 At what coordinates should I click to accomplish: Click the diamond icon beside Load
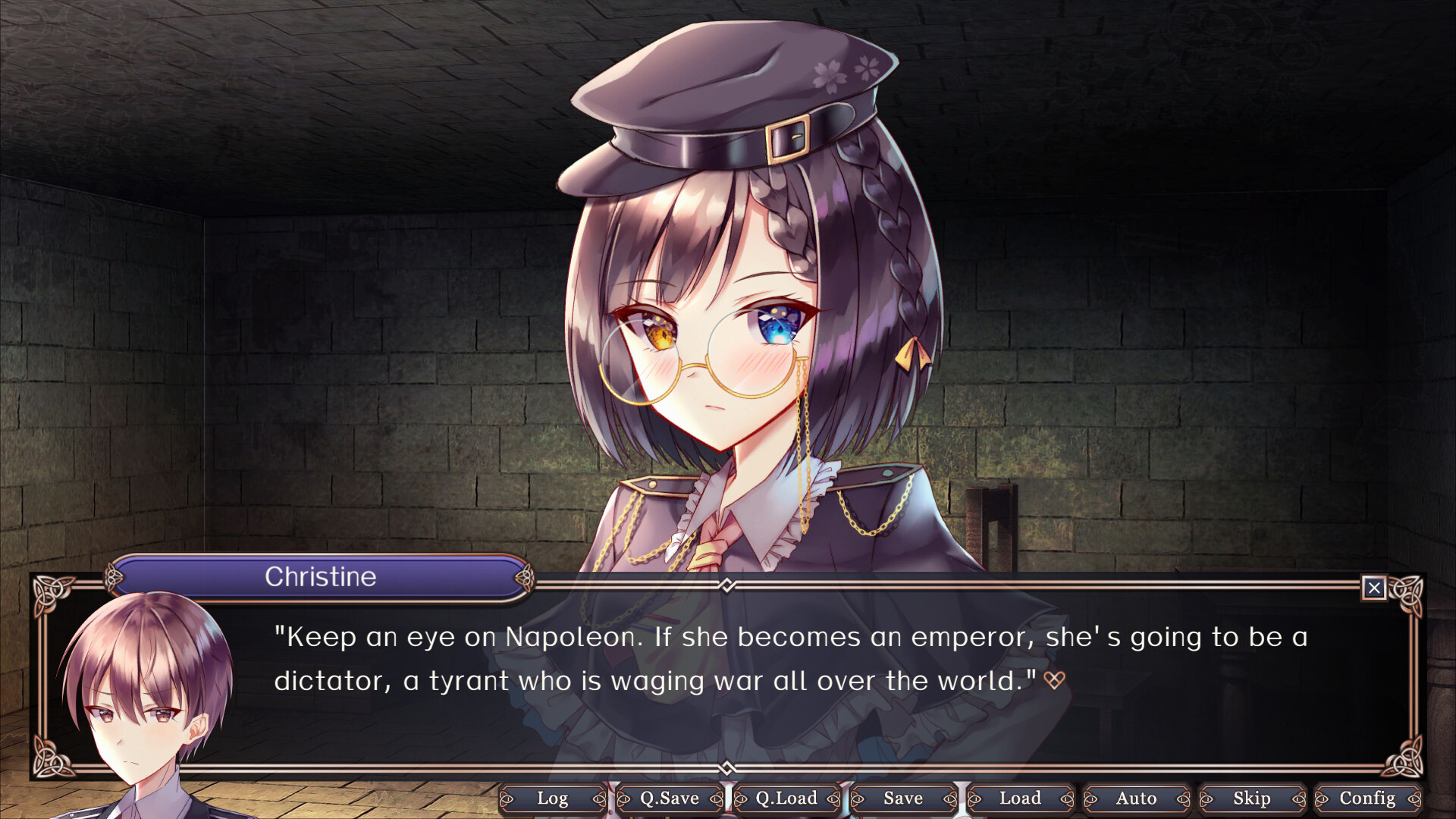pos(1065,799)
